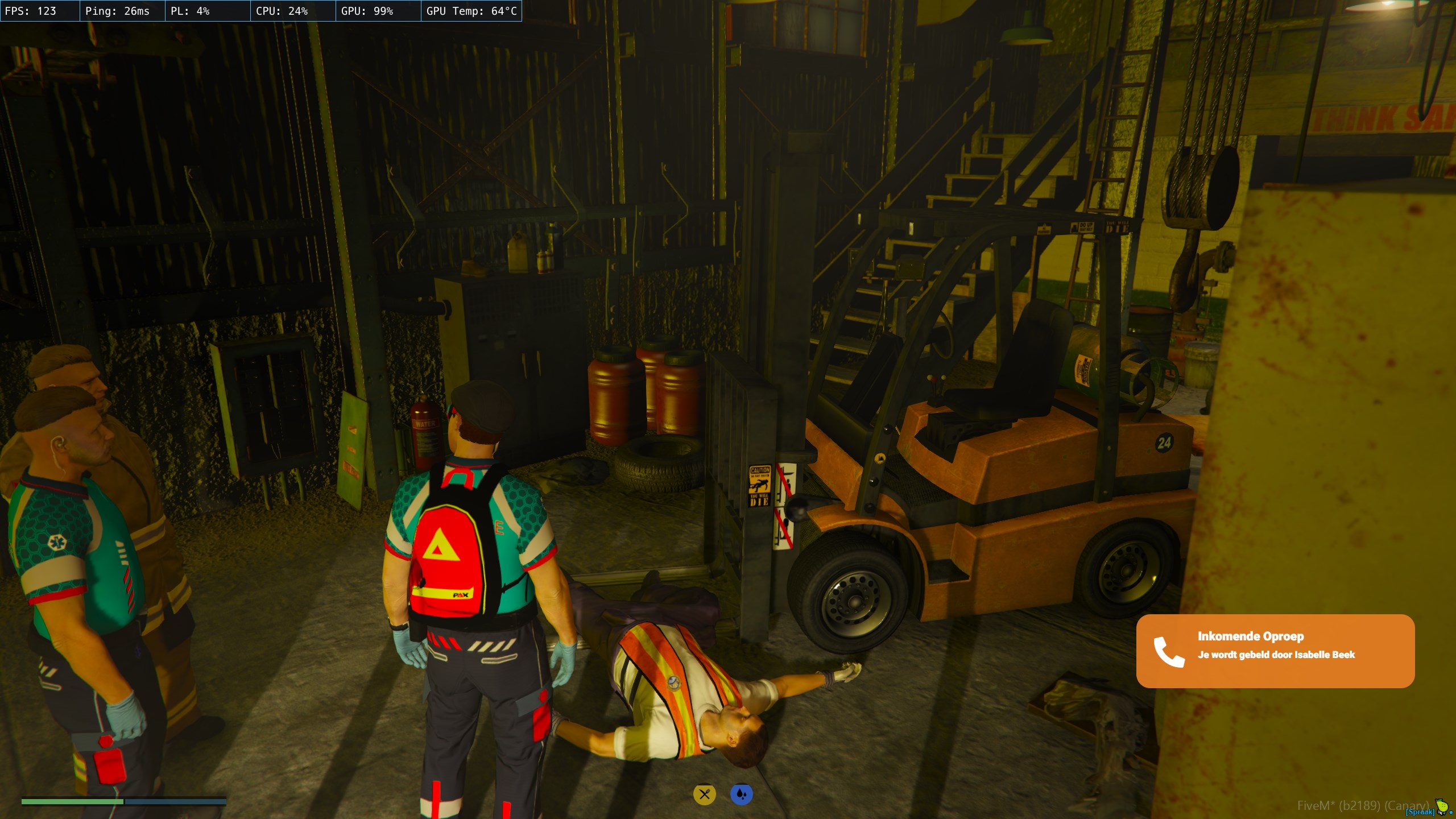Open the Inkomende Oproep call notification
The image size is (1456, 819).
pyautogui.click(x=1275, y=651)
